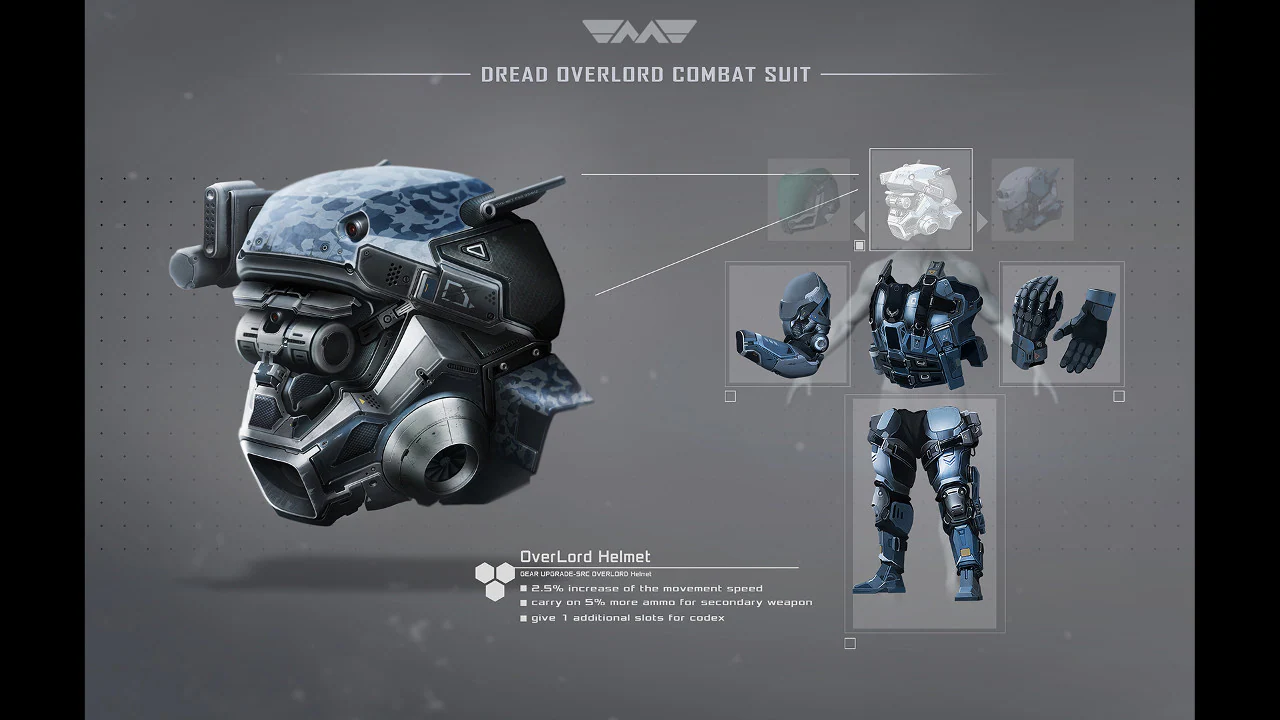Viewport: 1280px width, 720px height.
Task: Click the right arrow beside the helmet selector
Action: [982, 222]
